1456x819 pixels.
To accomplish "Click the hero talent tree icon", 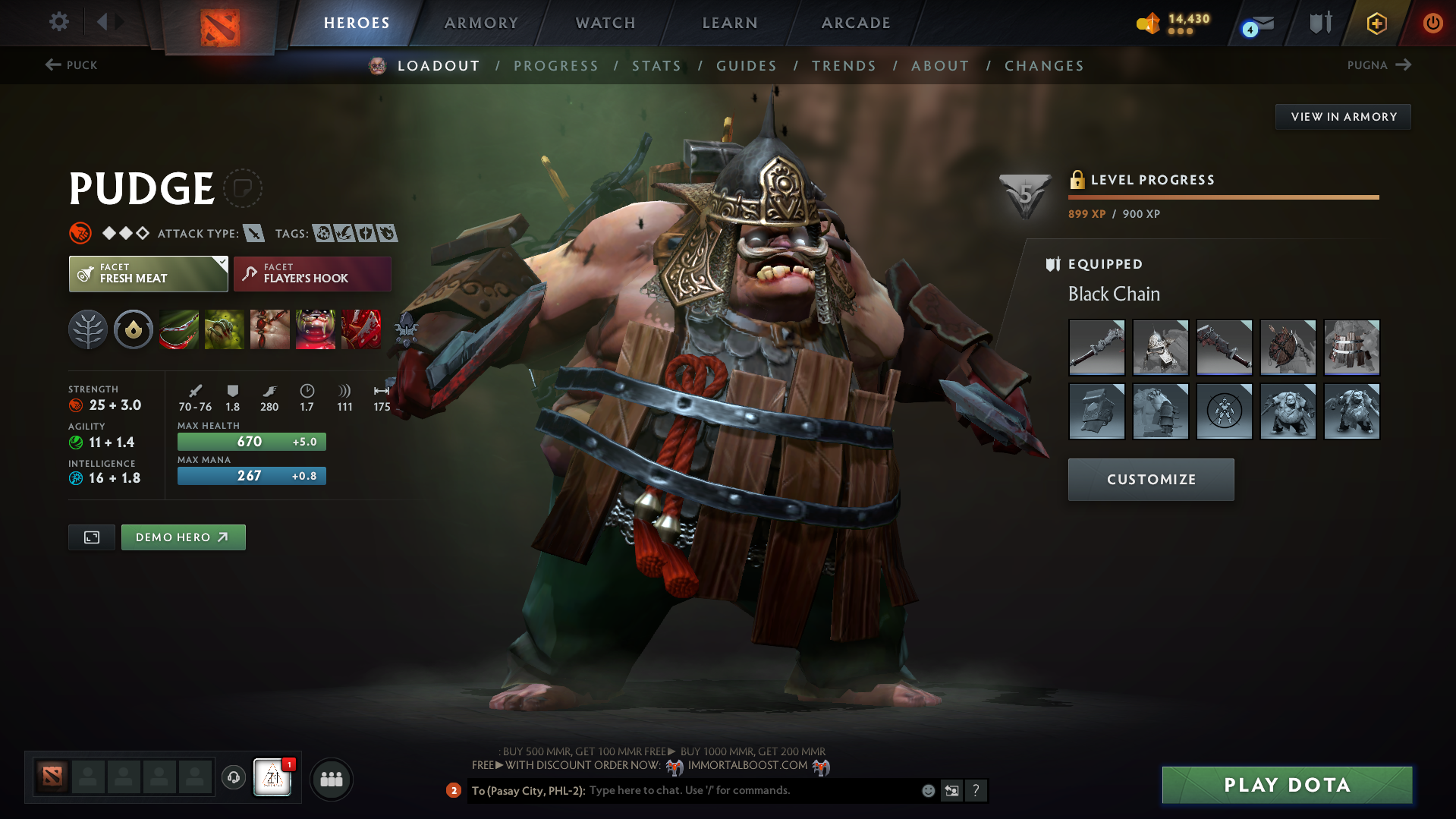I will click(88, 329).
